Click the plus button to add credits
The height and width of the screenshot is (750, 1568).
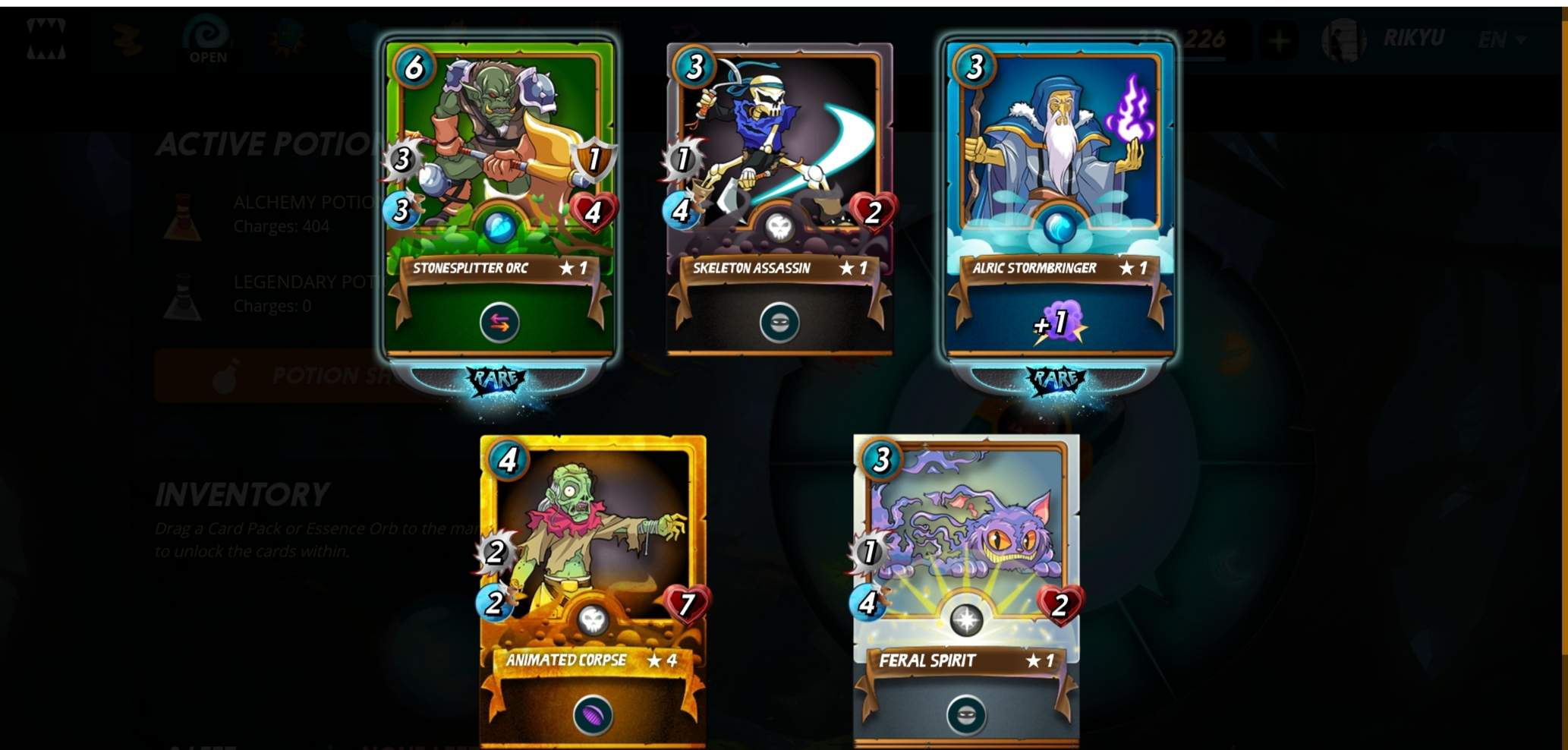coord(1280,40)
